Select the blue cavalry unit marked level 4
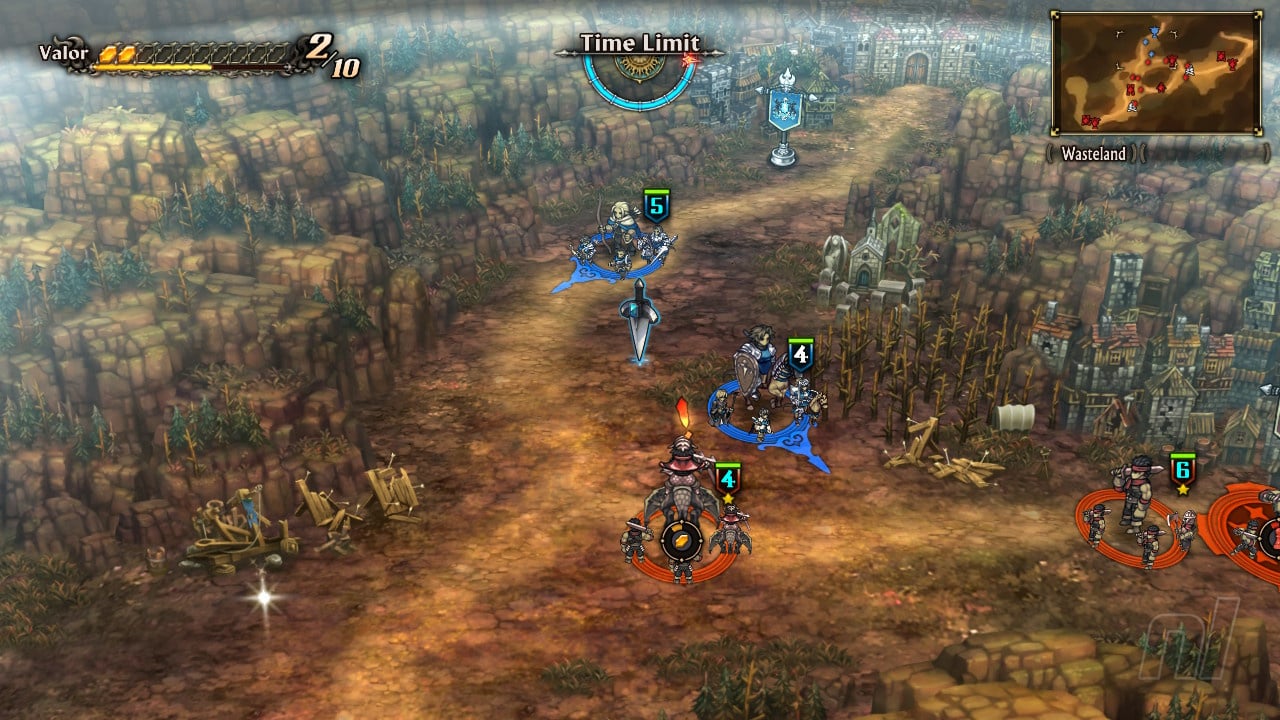Image resolution: width=1280 pixels, height=720 pixels. coord(766,395)
